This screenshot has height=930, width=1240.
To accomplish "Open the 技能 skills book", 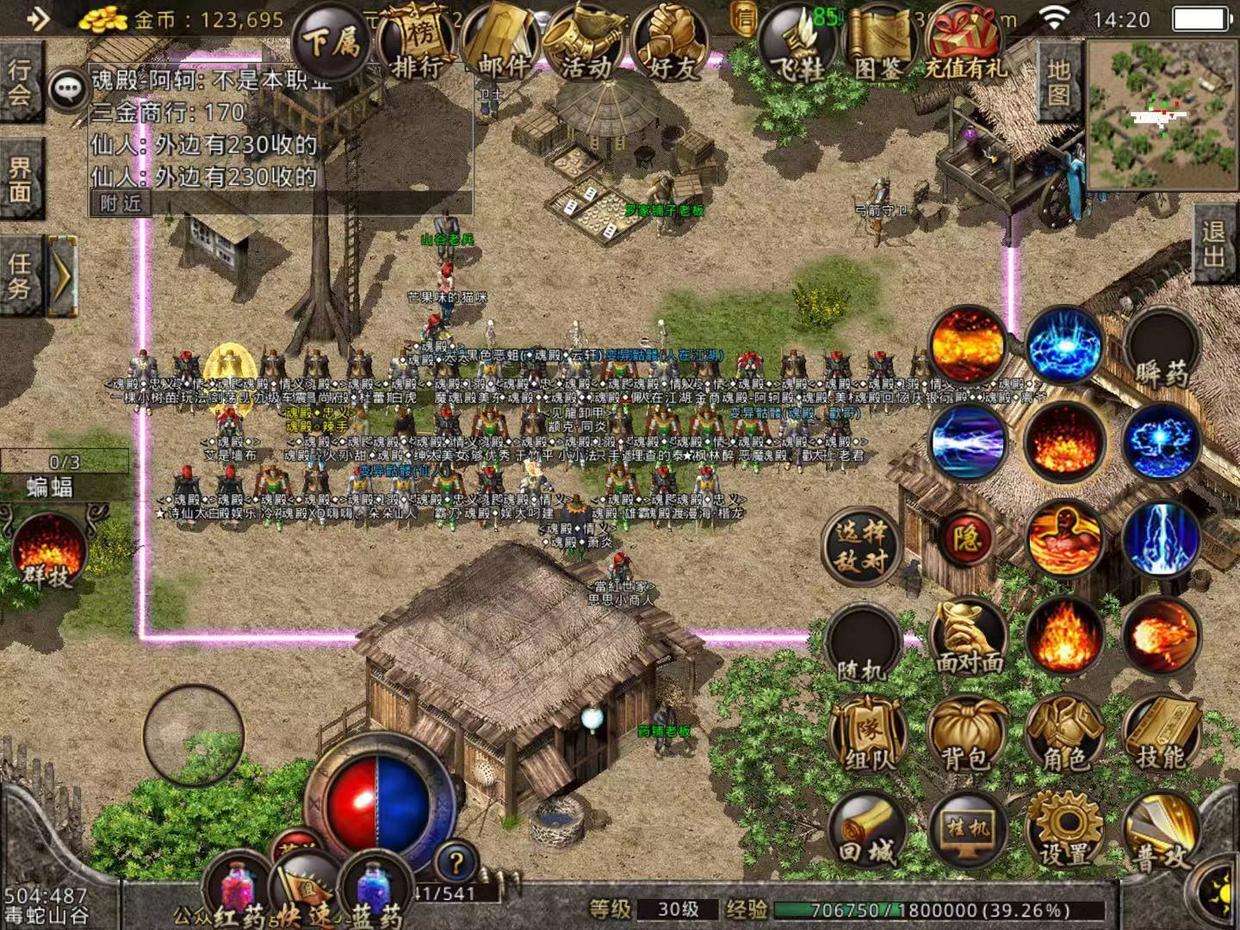I will click(1161, 734).
